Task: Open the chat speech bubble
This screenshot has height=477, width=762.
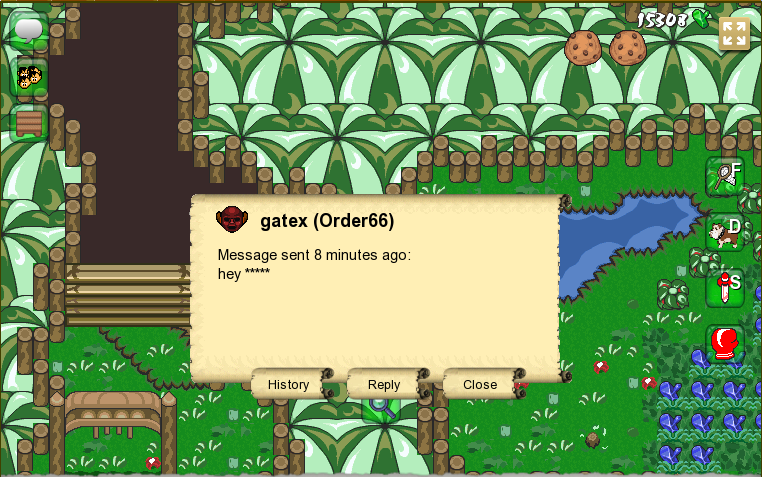Action: pyautogui.click(x=29, y=30)
